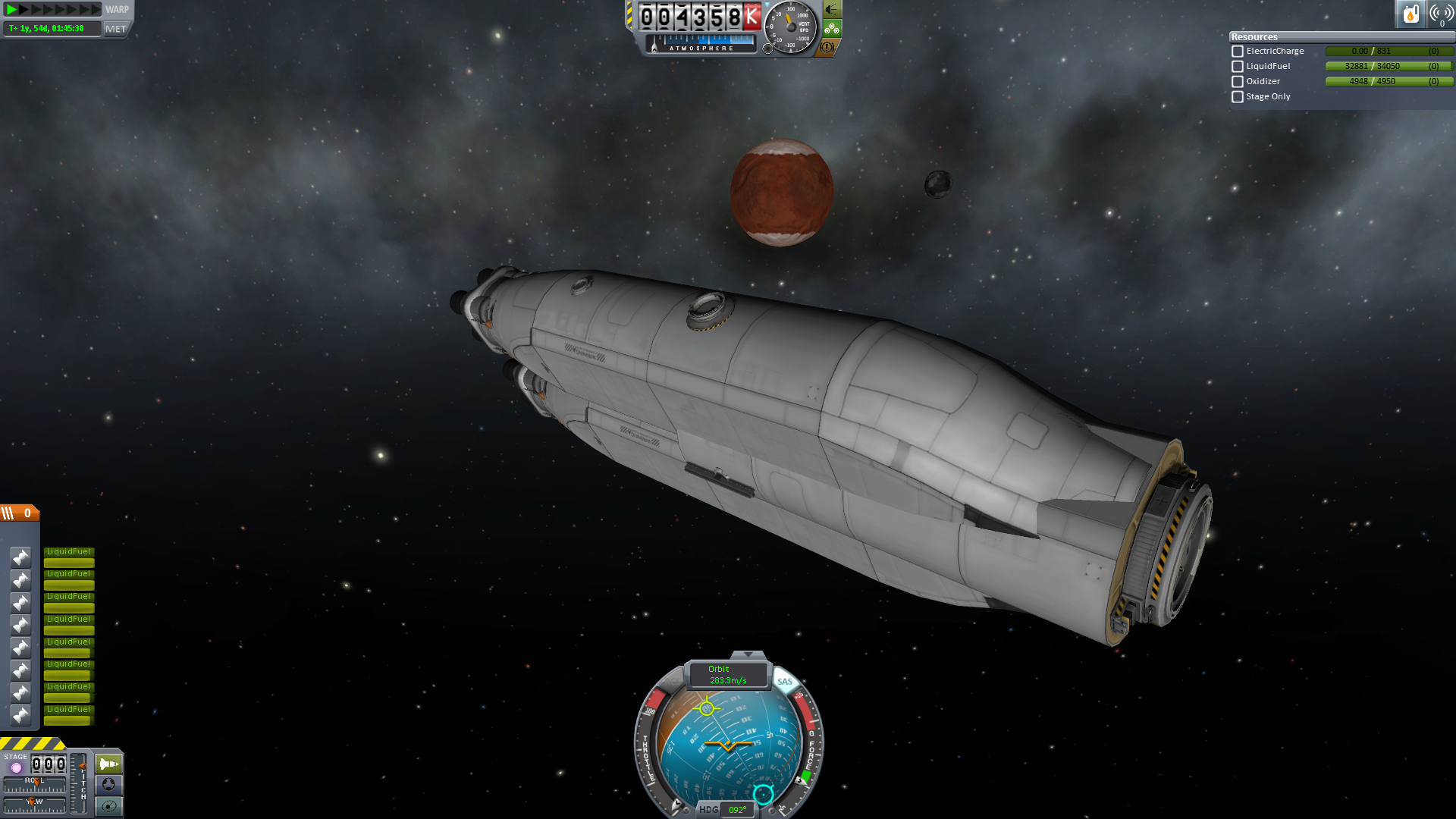Switch to staging mode rocket button
1456x819 pixels.
[x=109, y=764]
